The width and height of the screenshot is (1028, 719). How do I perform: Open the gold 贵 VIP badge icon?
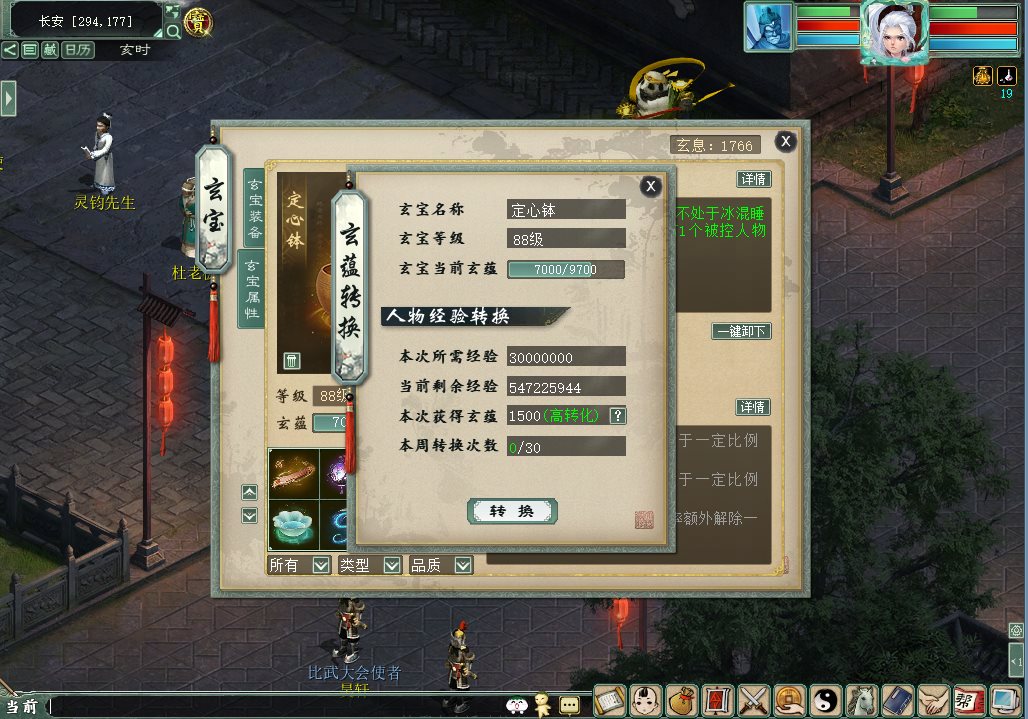click(199, 23)
